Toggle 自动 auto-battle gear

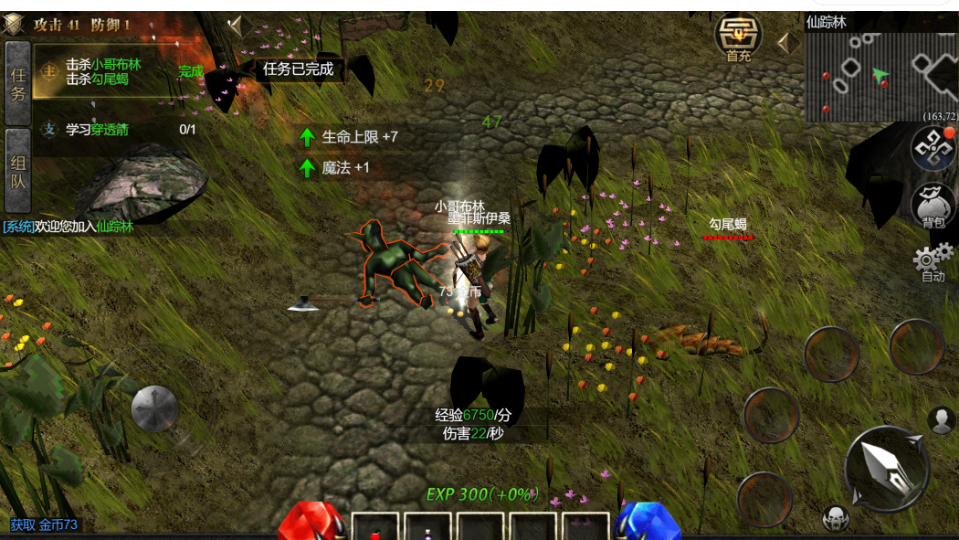pyautogui.click(x=932, y=262)
